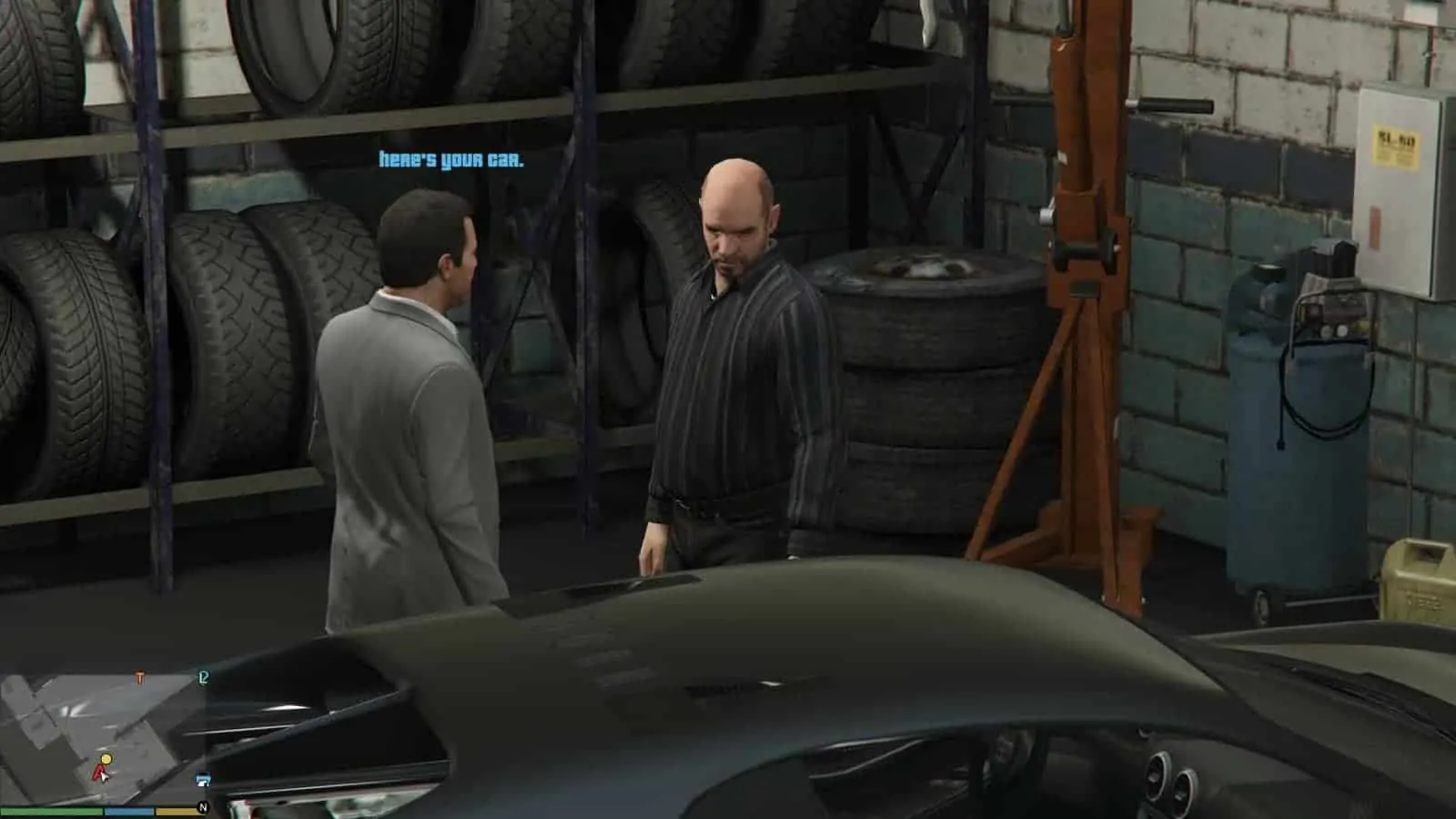Viewport: 1456px width, 819px height.
Task: Click the yellow objective circle blip on minimap
Action: pyautogui.click(x=106, y=759)
